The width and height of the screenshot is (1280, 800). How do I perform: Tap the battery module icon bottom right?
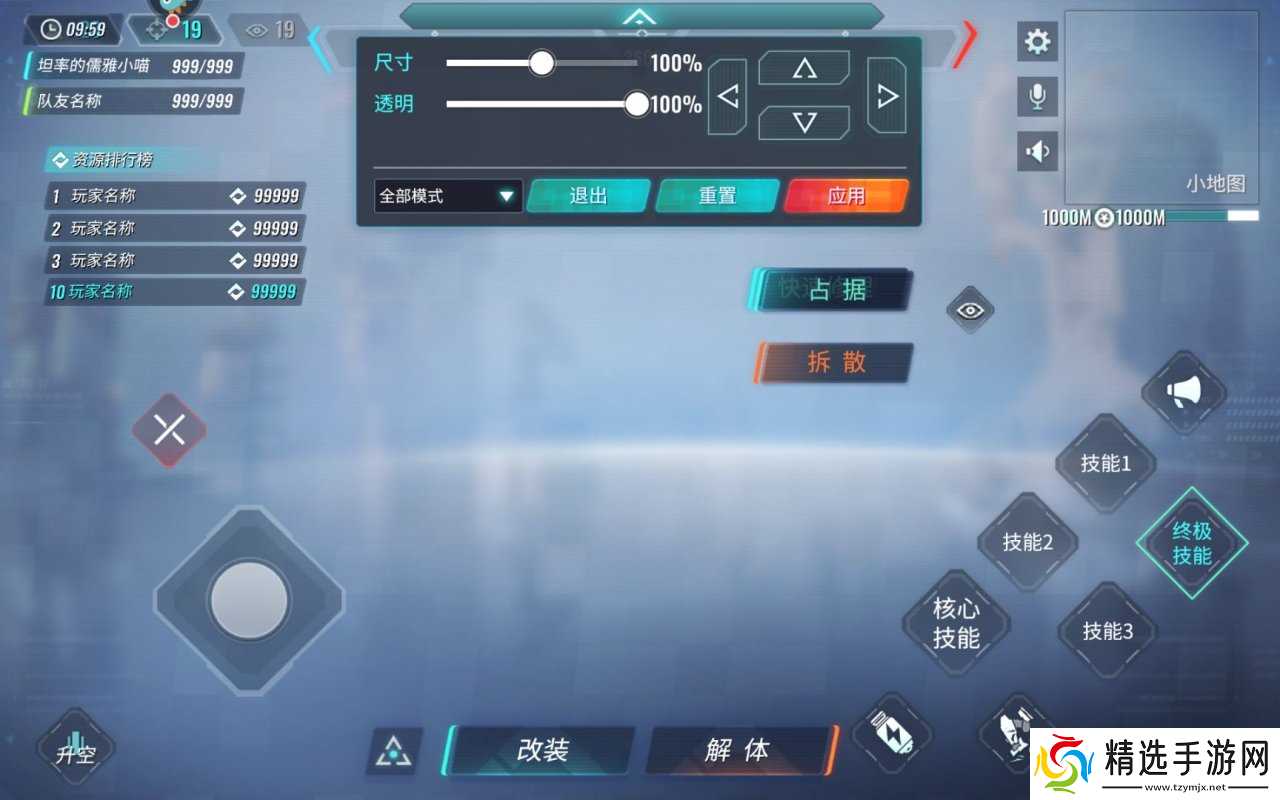pos(893,737)
